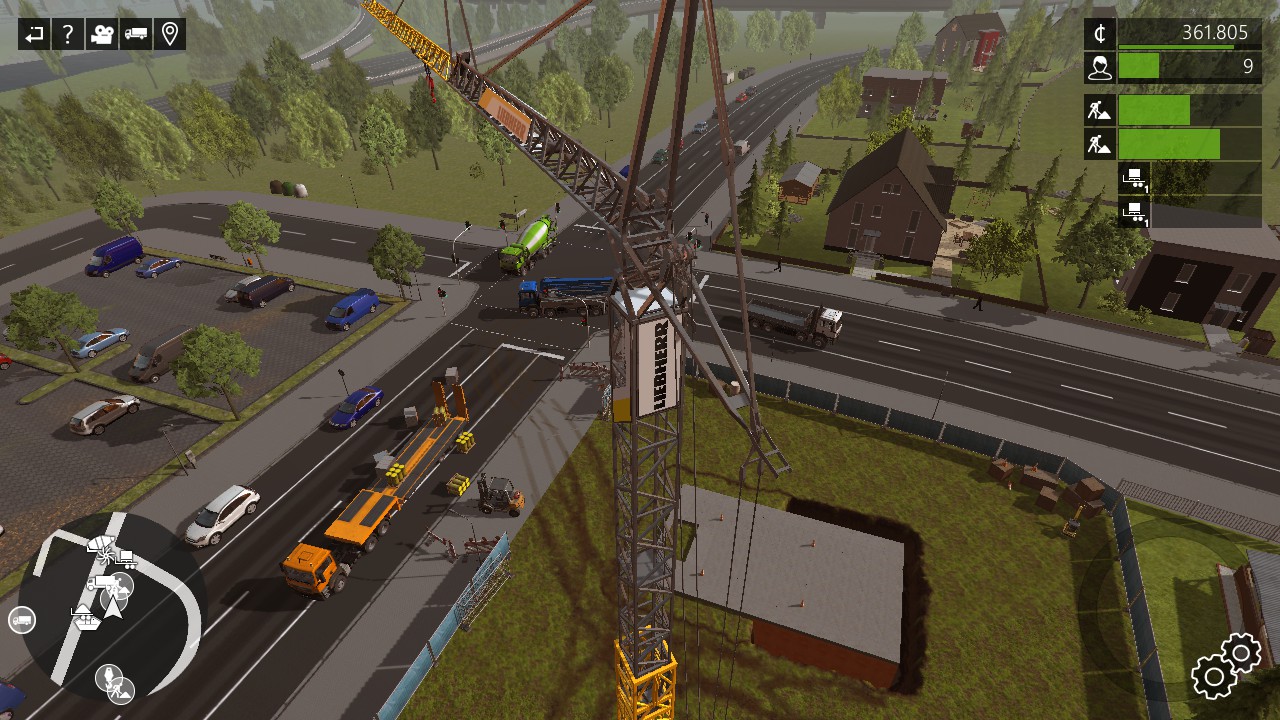Select the truck marker beside the minimap
This screenshot has height=720, width=1280.
(22, 620)
